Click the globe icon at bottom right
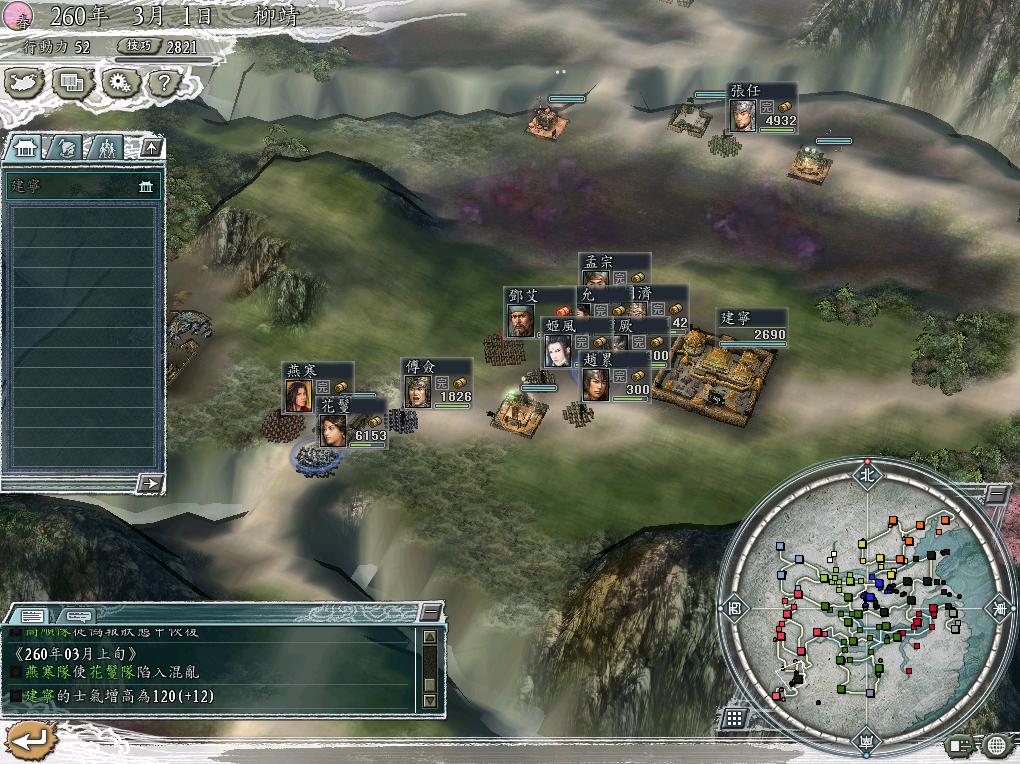Image resolution: width=1020 pixels, height=764 pixels. 995,744
